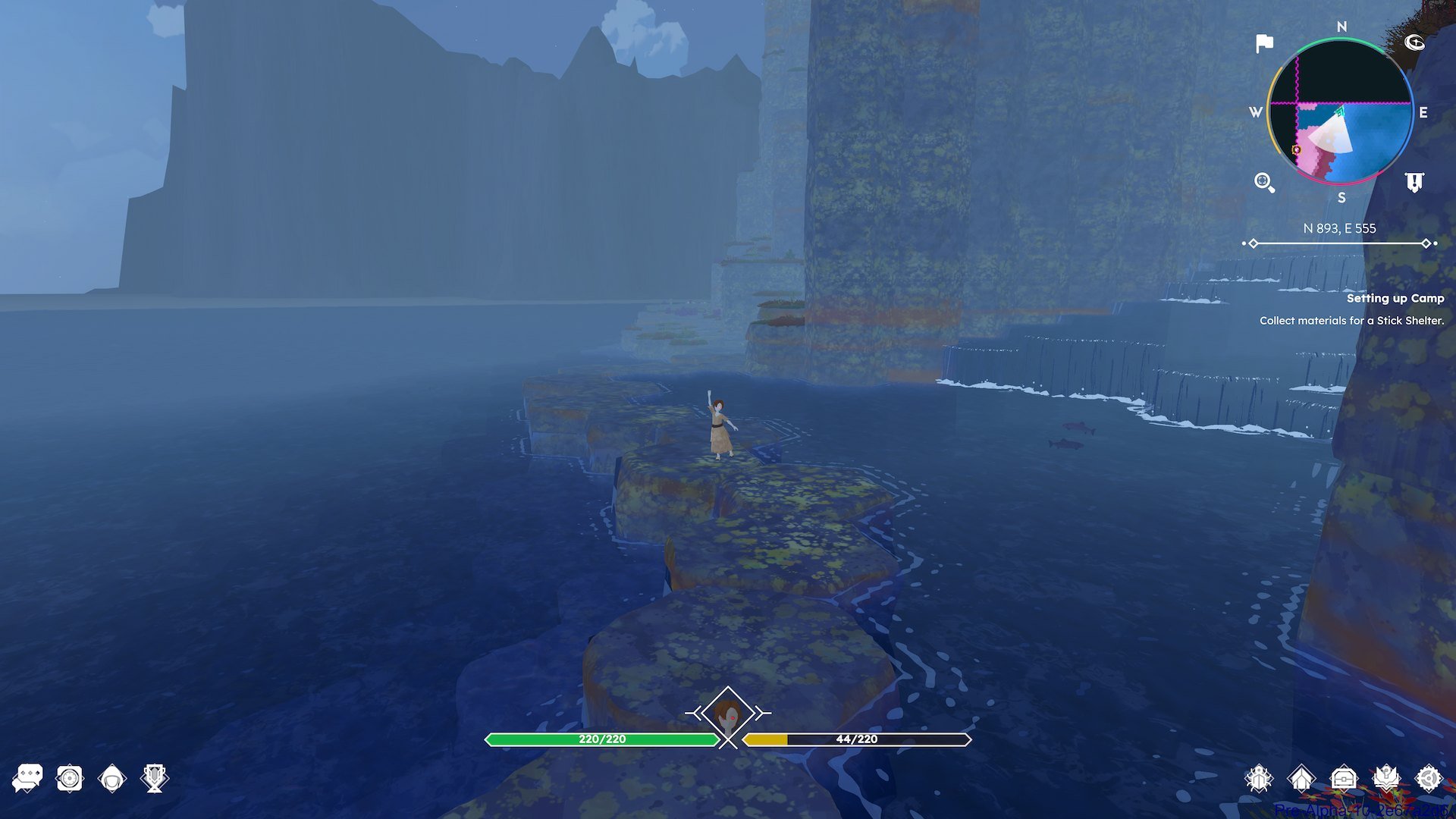Image resolution: width=1456 pixels, height=819 pixels.
Task: Click the quest text Collect materials for Stick Shelter
Action: (1351, 321)
